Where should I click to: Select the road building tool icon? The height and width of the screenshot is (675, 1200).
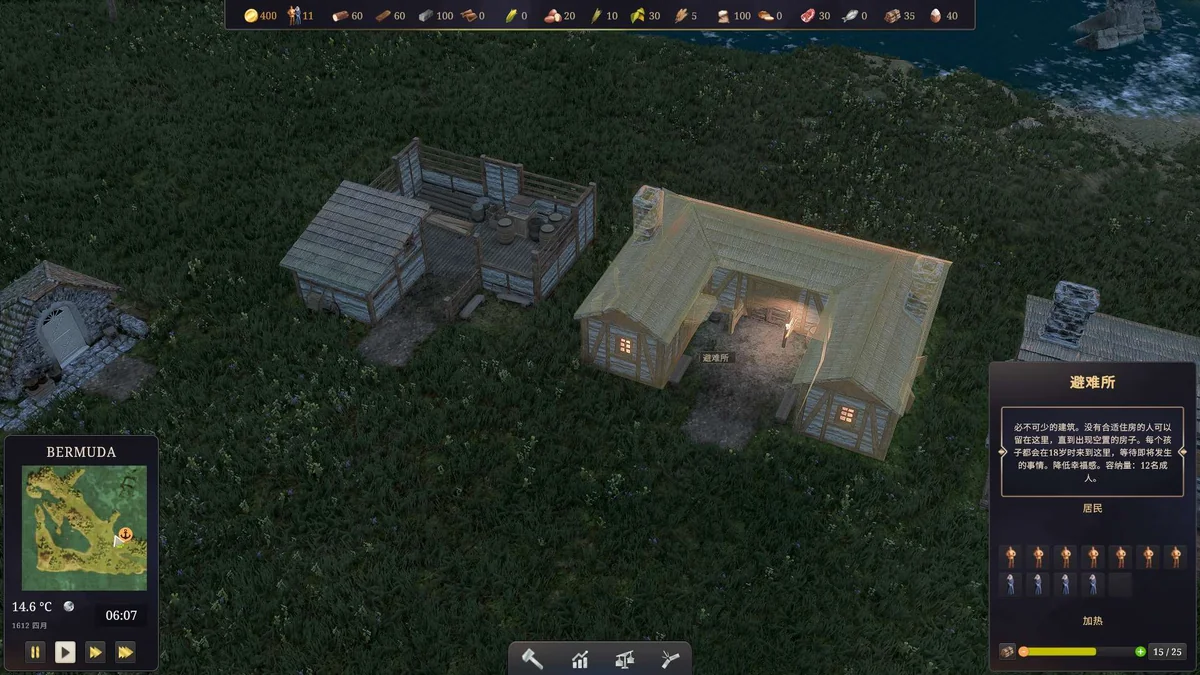click(670, 659)
